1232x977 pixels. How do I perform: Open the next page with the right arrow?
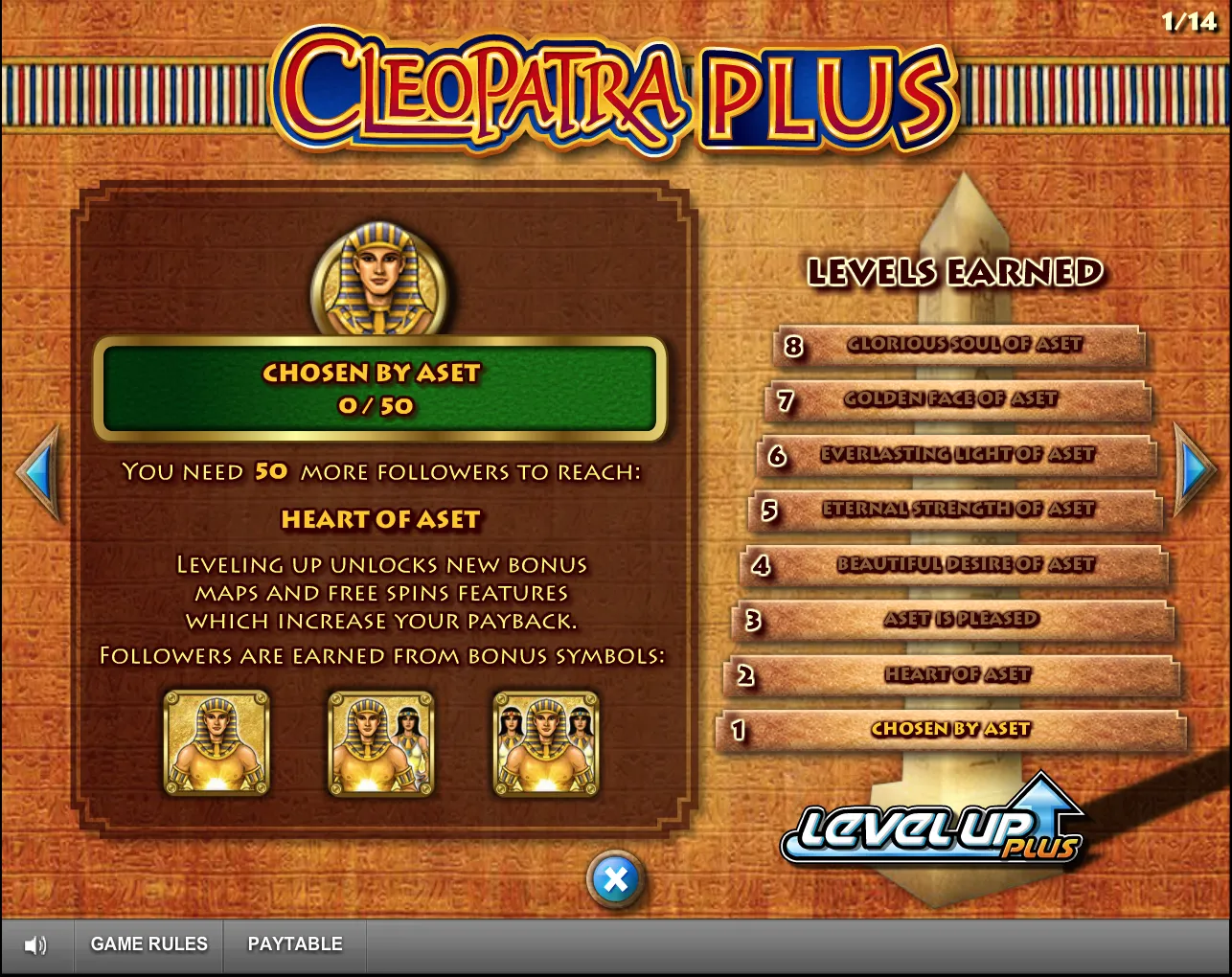click(1196, 469)
